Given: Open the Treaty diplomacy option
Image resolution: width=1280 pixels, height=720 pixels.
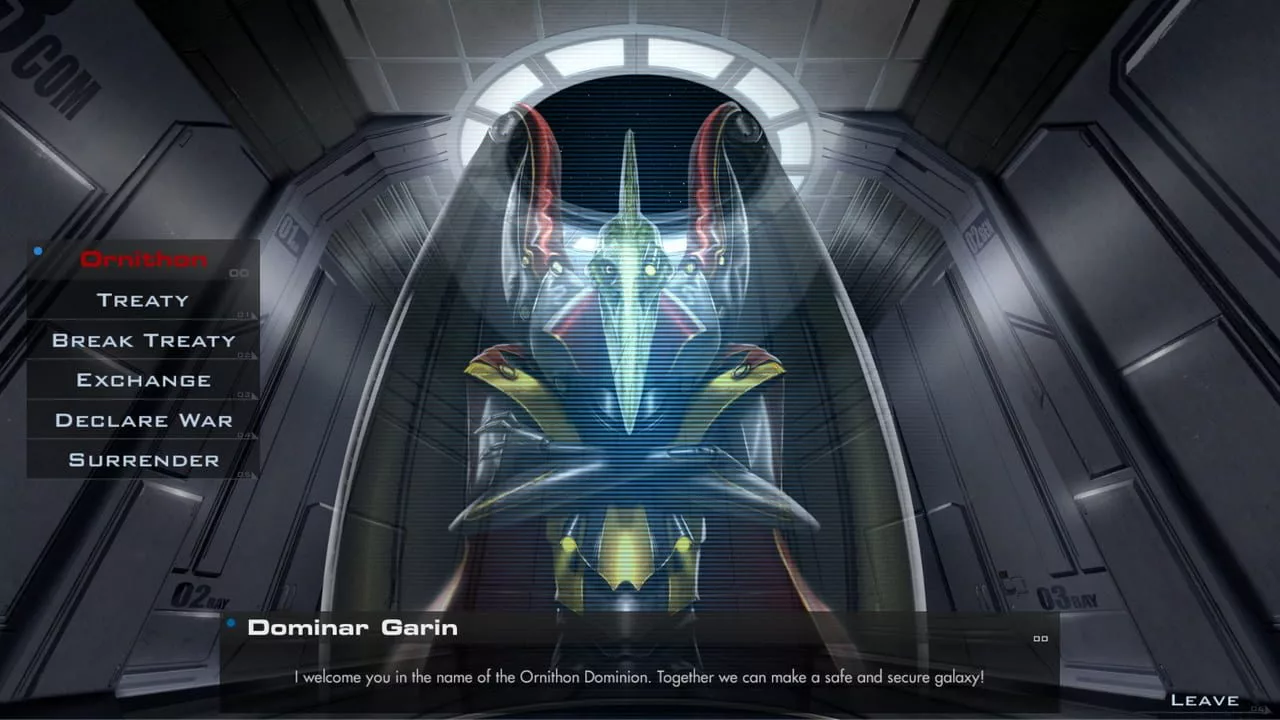Looking at the screenshot, I should [143, 300].
